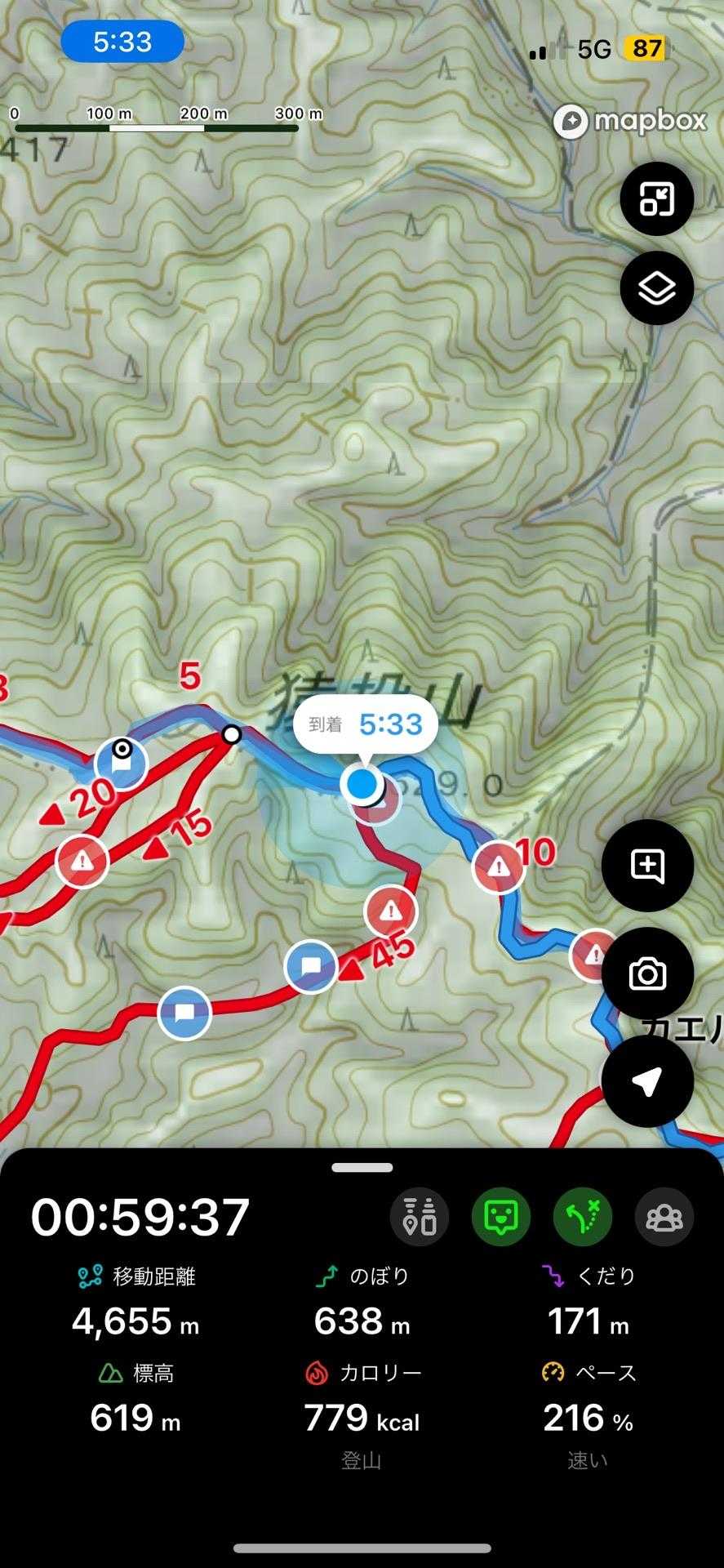This screenshot has width=724, height=1568.
Task: Add a note with the plus speech-bubble button
Action: (x=647, y=866)
